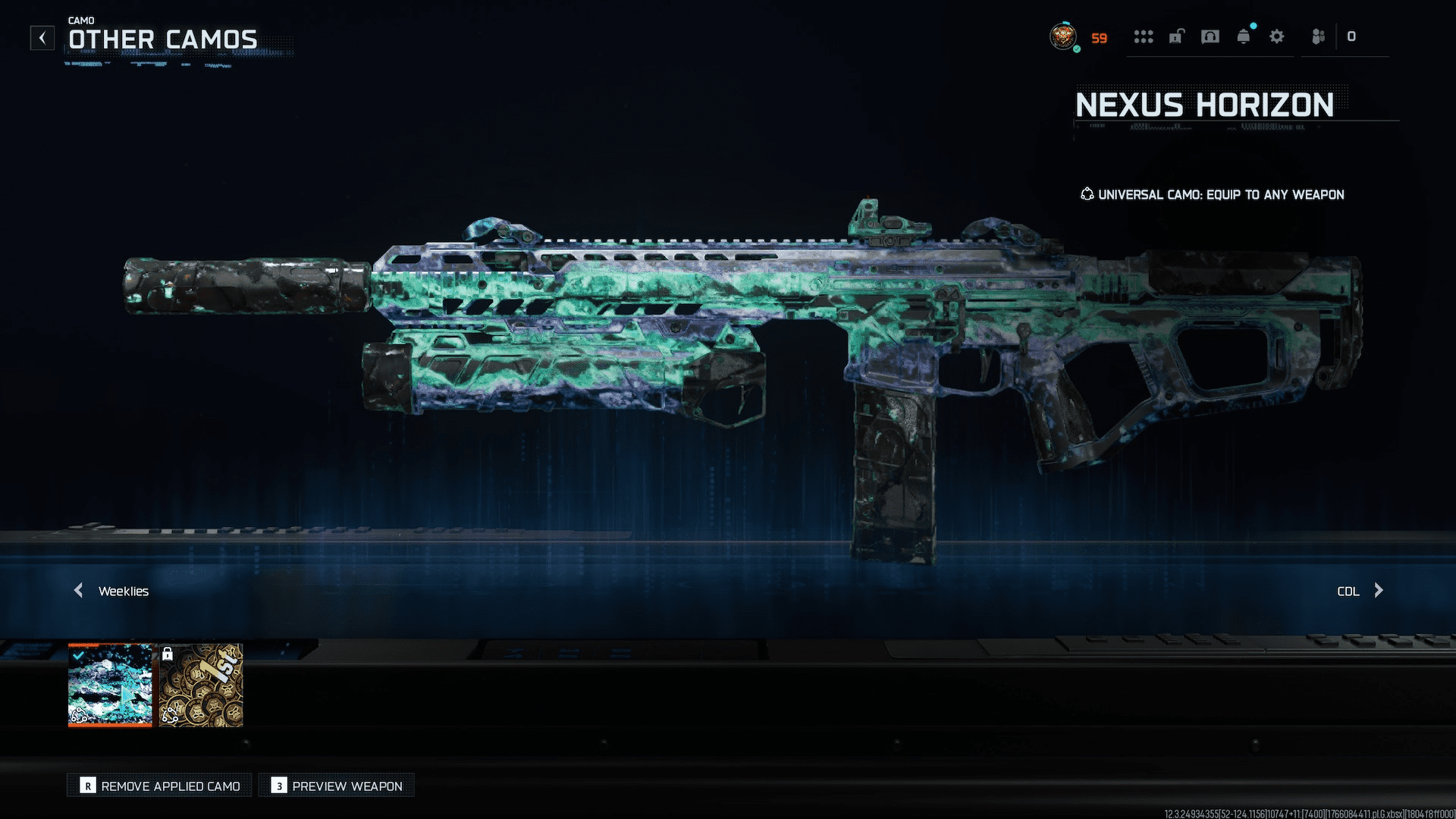Open Preview Weapon
1456x819 pixels.
coord(337,786)
